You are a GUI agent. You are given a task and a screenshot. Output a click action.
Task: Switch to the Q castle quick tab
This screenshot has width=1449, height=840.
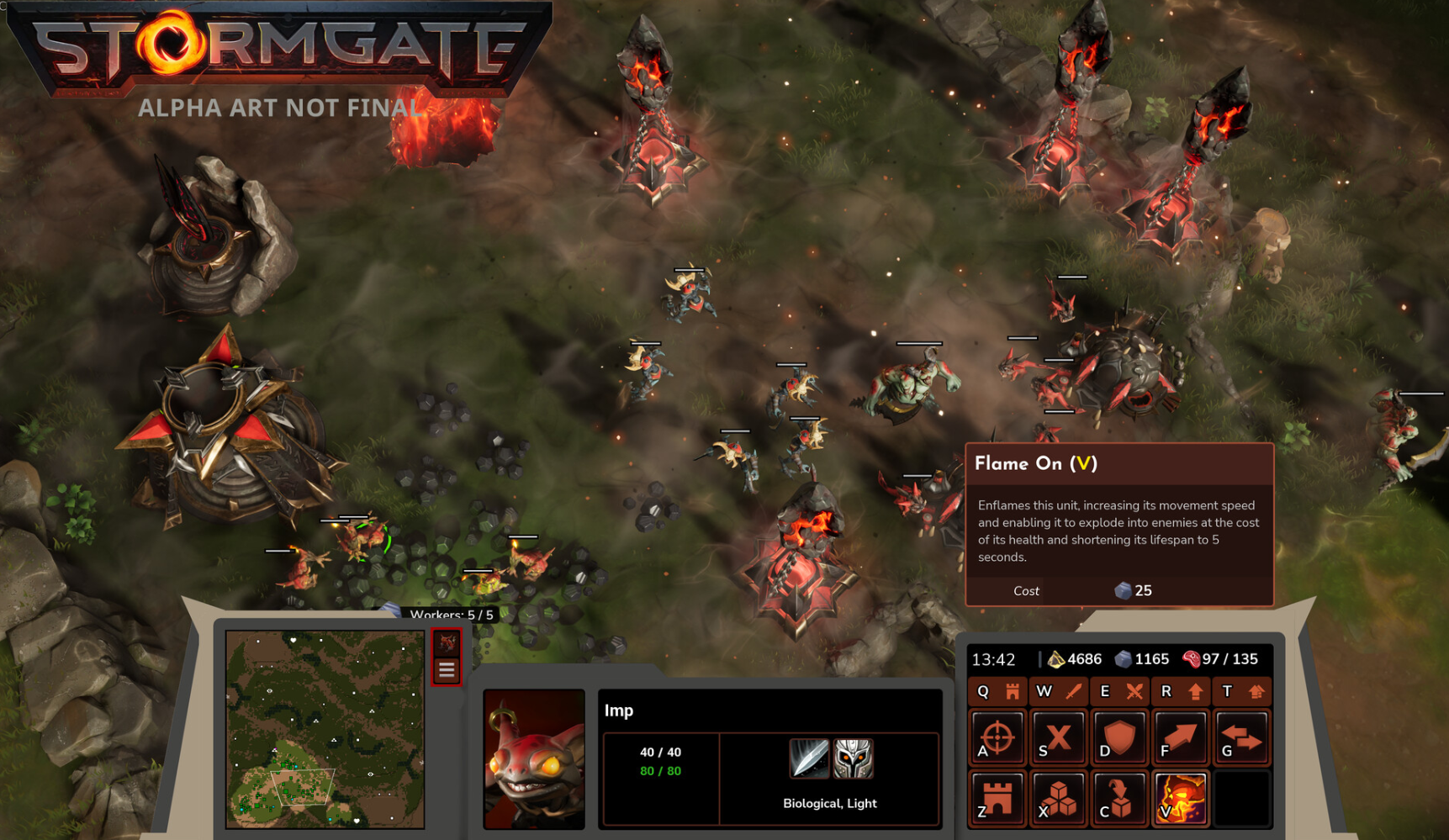tap(997, 691)
